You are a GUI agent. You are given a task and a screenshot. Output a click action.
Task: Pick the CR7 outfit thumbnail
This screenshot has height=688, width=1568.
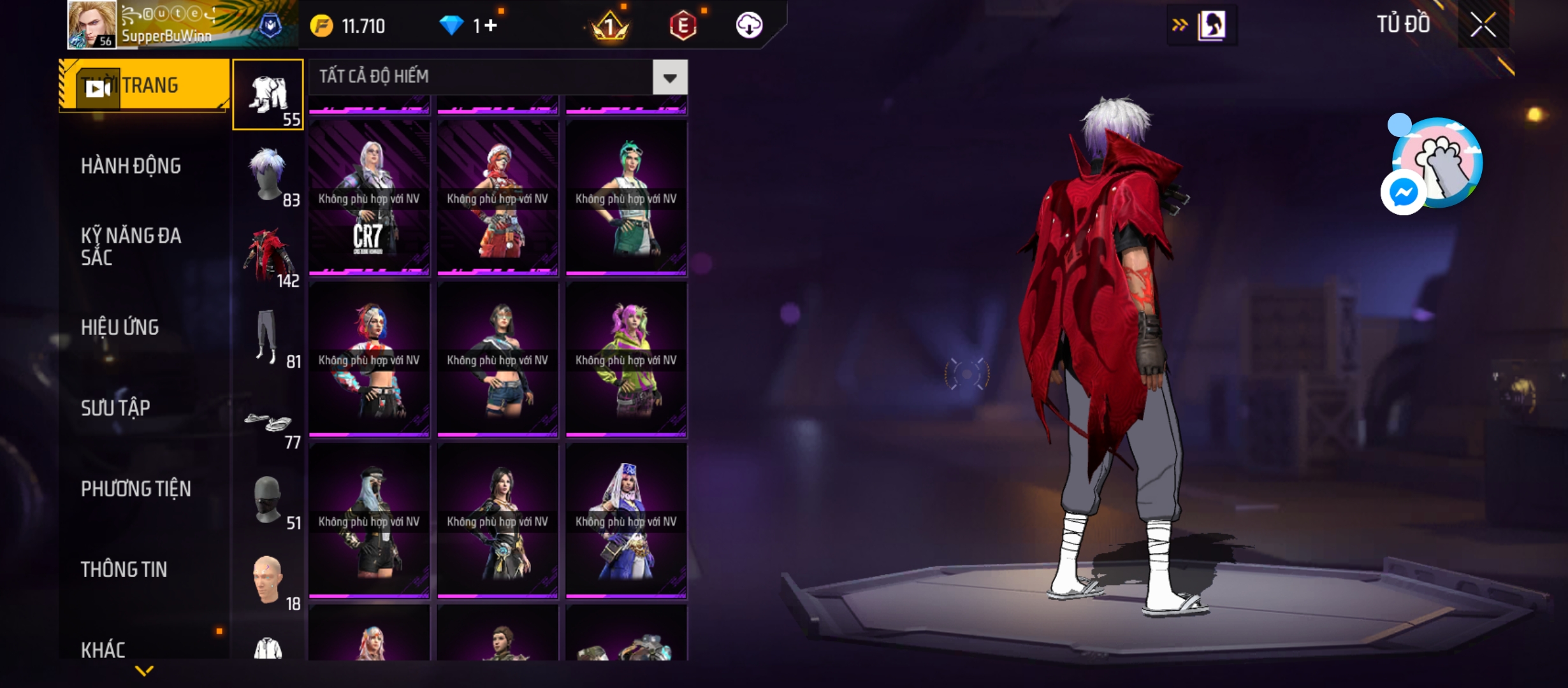pyautogui.click(x=369, y=197)
